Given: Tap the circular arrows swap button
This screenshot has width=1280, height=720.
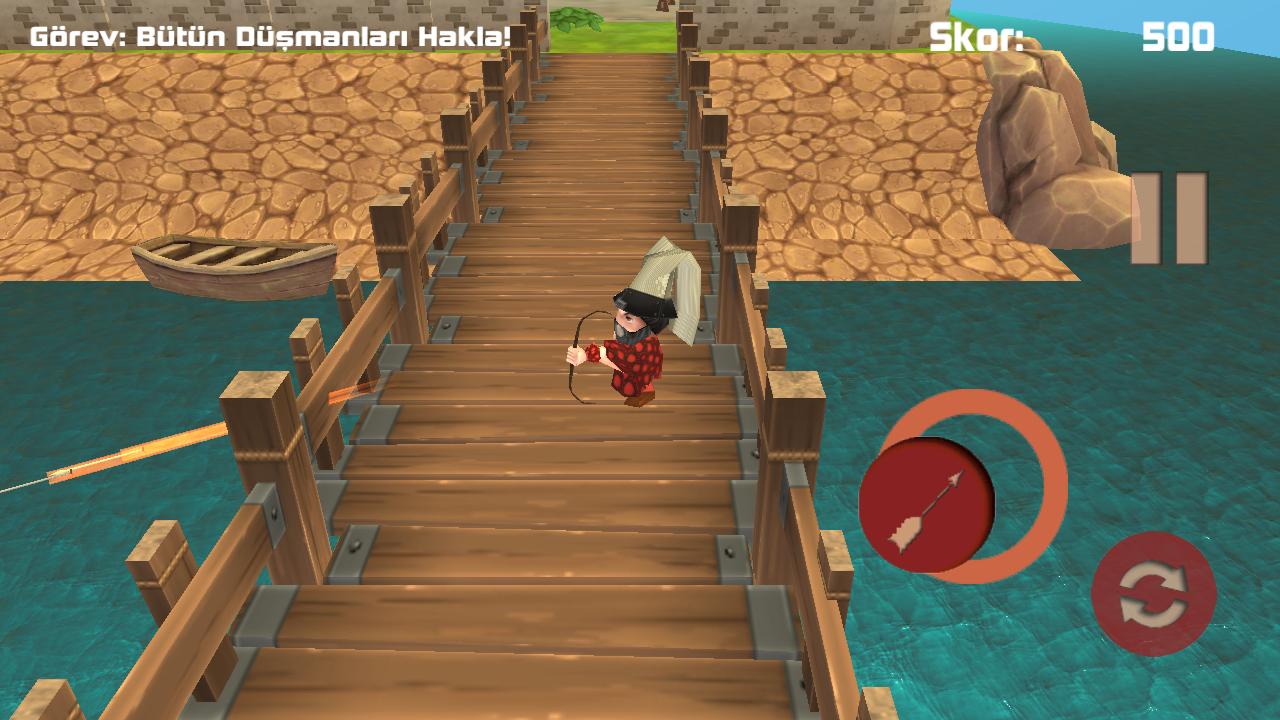Looking at the screenshot, I should tap(1153, 594).
